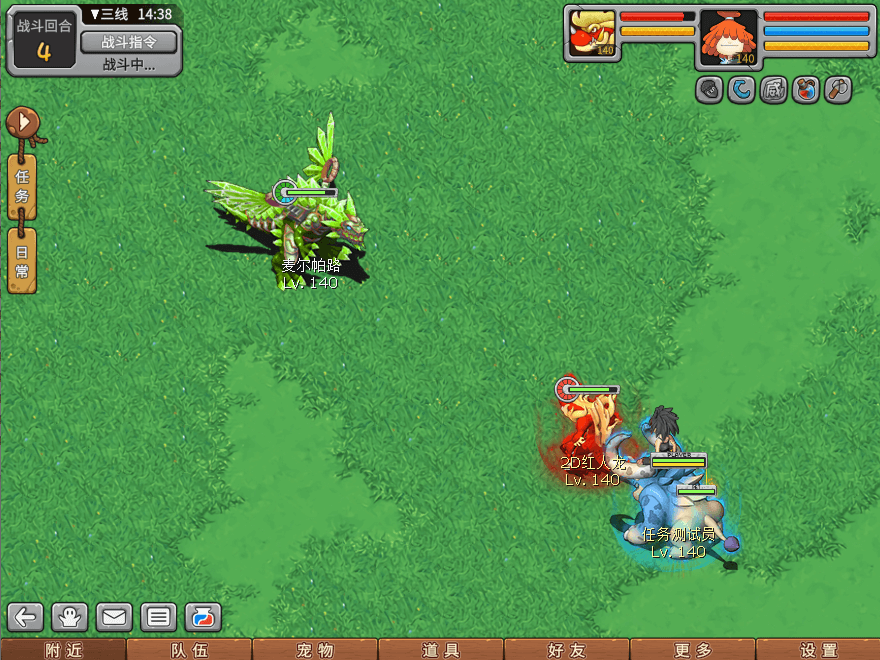Open the 设置 settings tab
Viewport: 880px width, 660px height.
pyautogui.click(x=818, y=650)
